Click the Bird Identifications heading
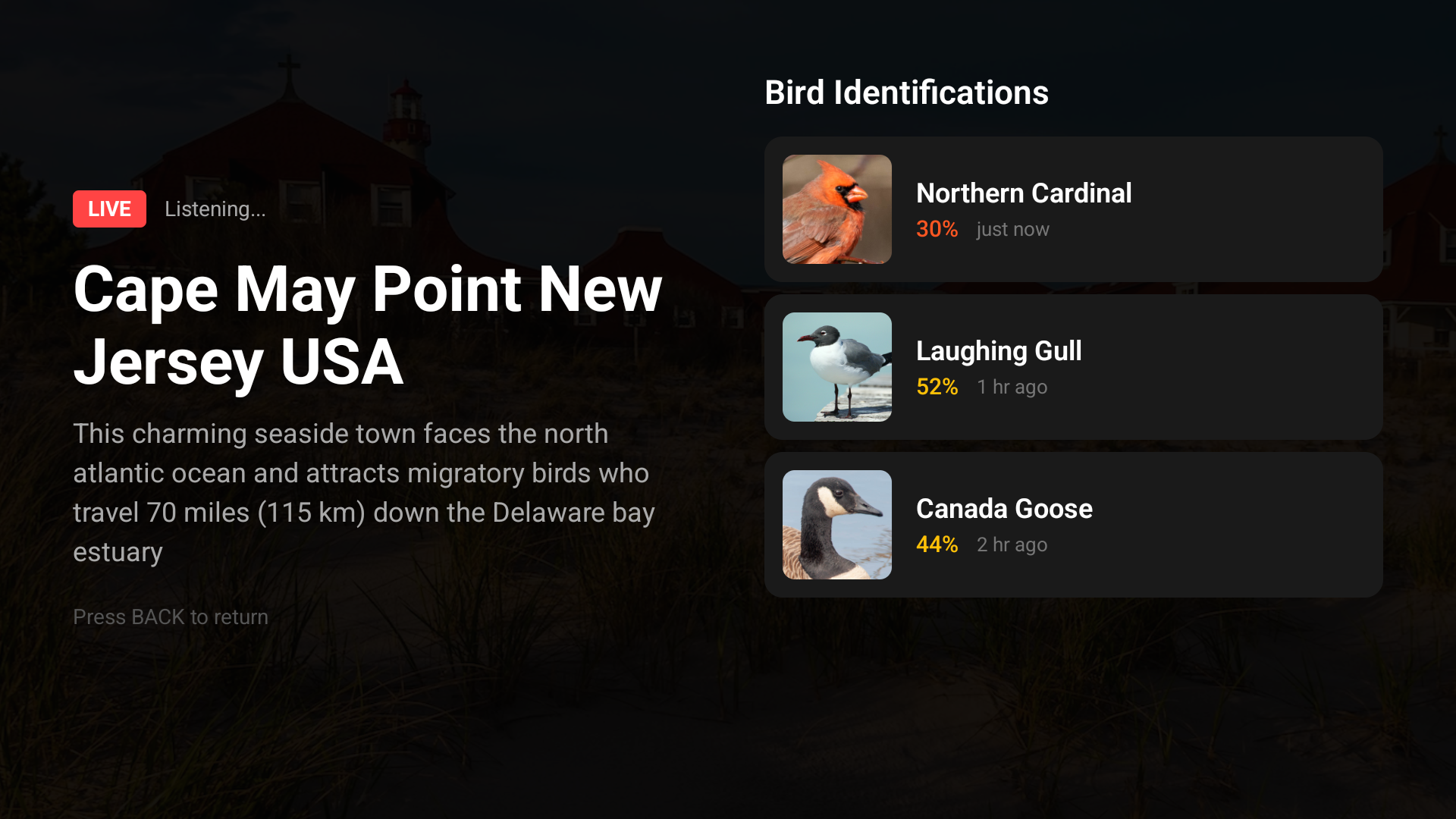This screenshot has width=1456, height=819. 907,92
